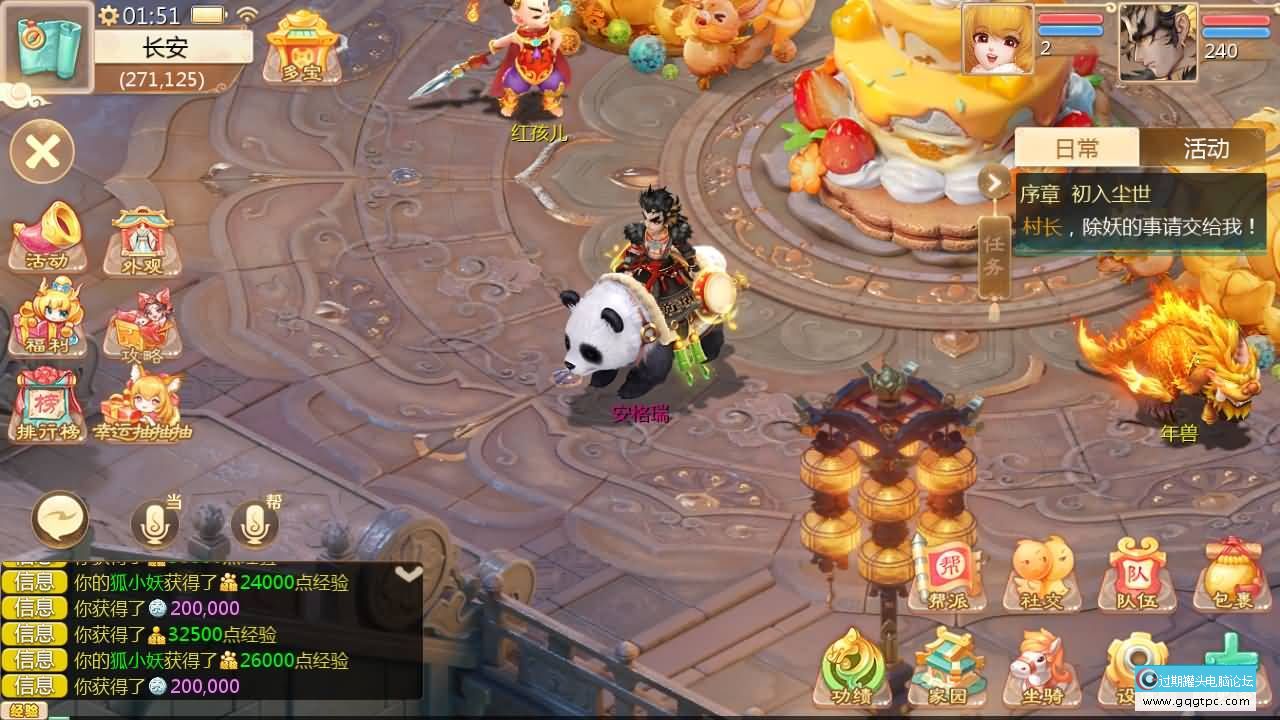Switch to the 活动 tab in quest panel
This screenshot has width=1280, height=720.
[x=1205, y=149]
